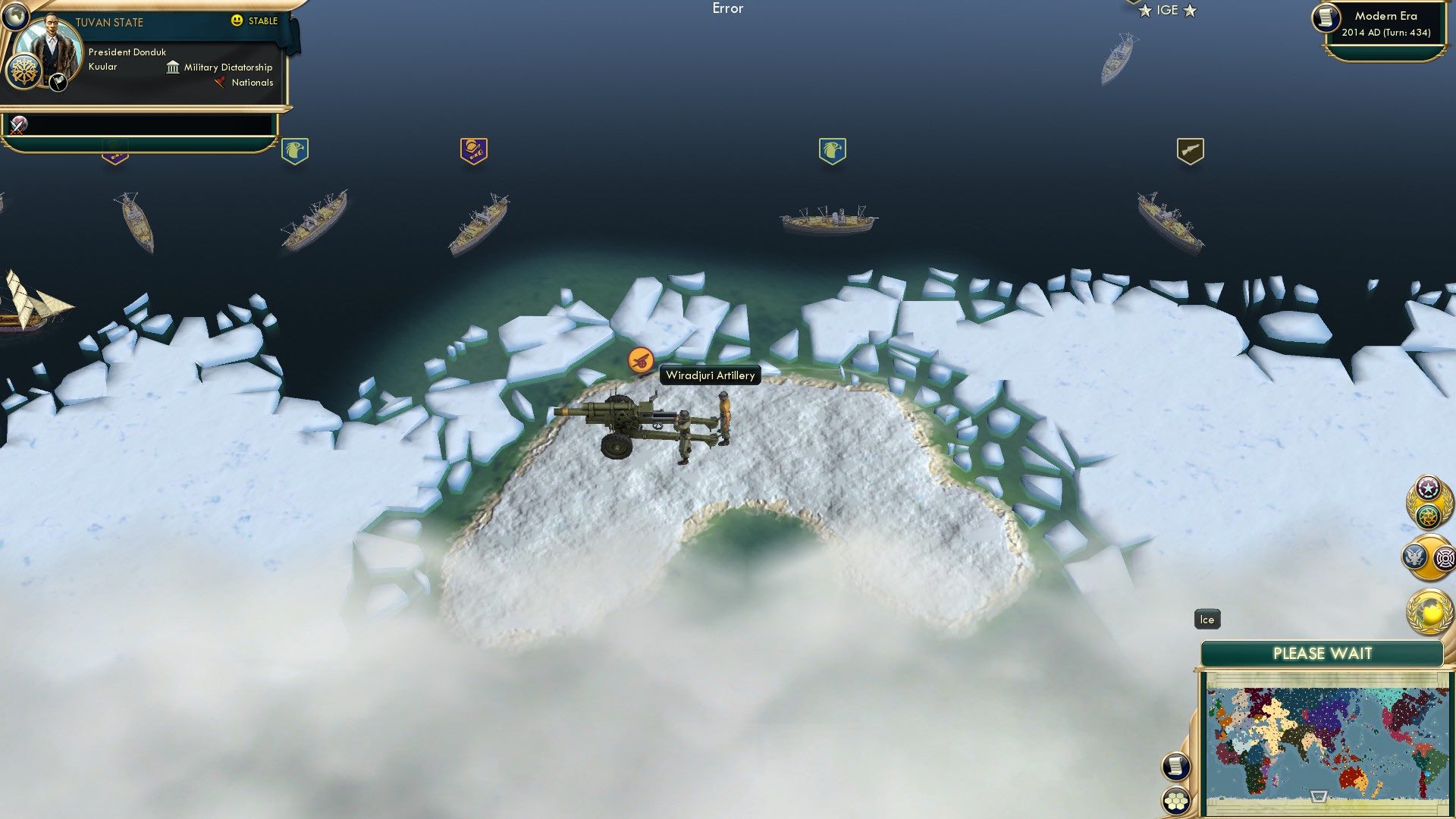The image size is (1456, 819).
Task: Click the trapezoid marker inside the minimap
Action: click(x=1318, y=796)
